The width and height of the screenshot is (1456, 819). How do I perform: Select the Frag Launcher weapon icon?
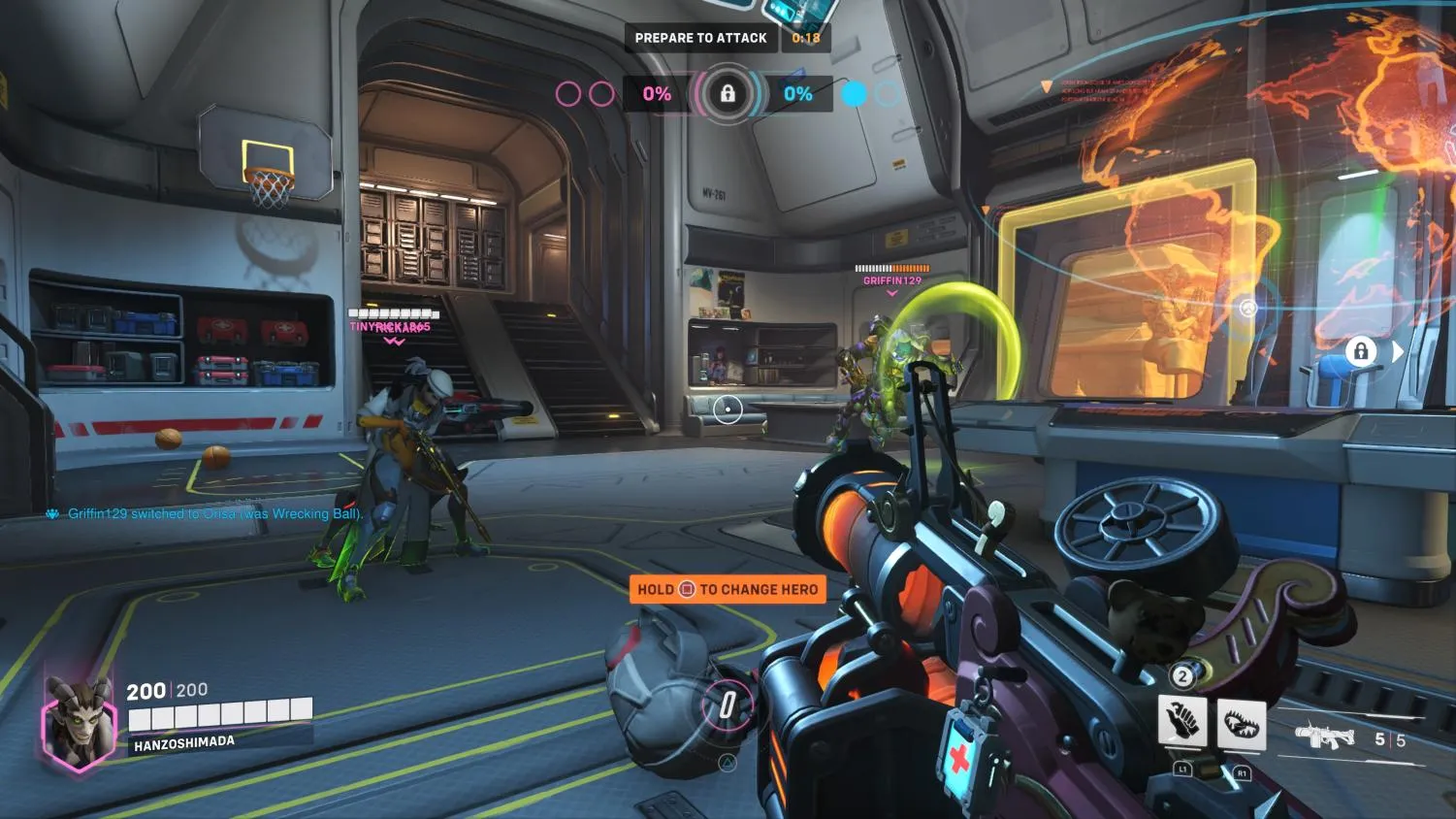point(1324,737)
